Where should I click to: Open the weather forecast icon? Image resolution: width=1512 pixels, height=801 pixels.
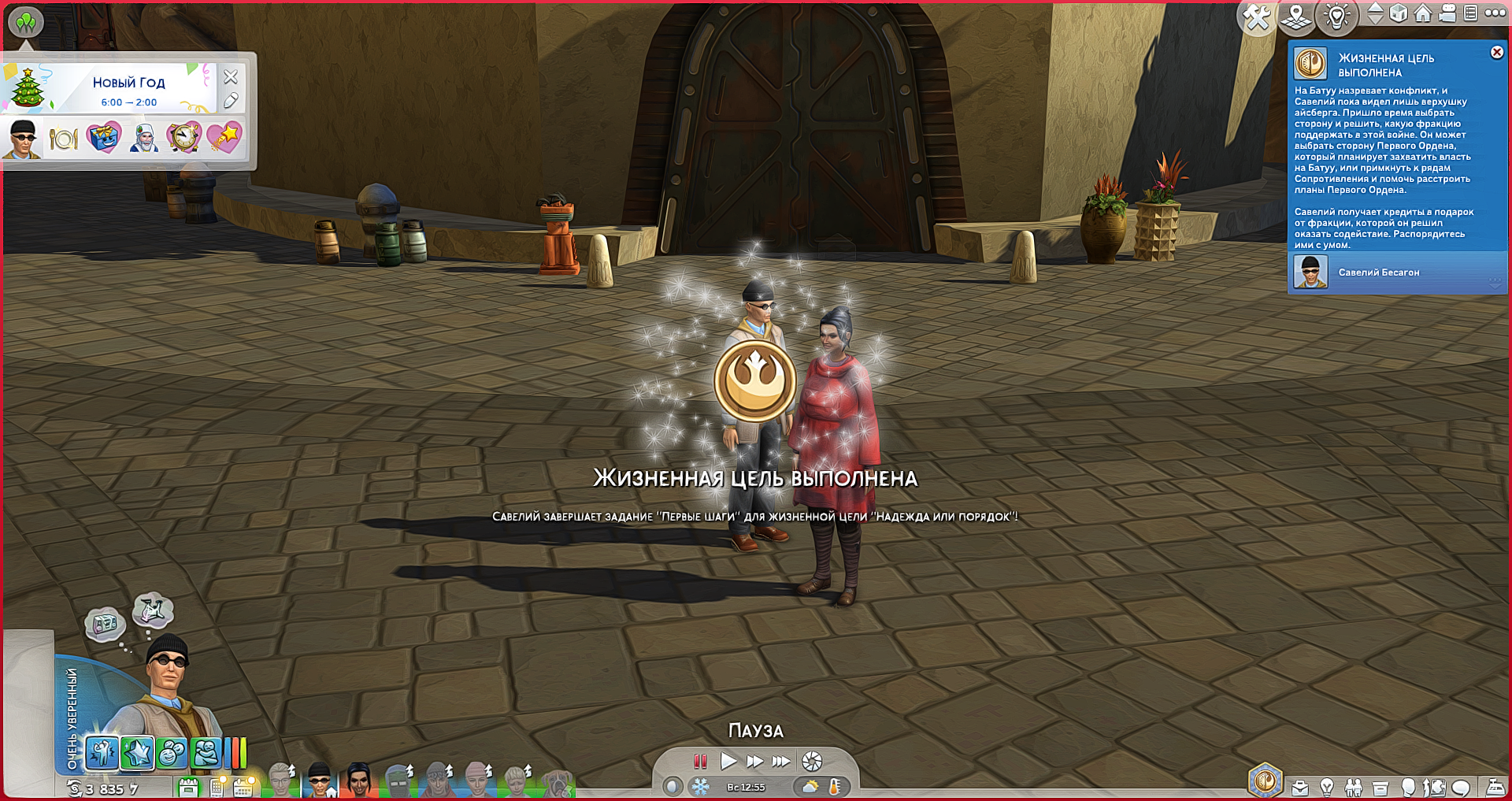(x=810, y=786)
